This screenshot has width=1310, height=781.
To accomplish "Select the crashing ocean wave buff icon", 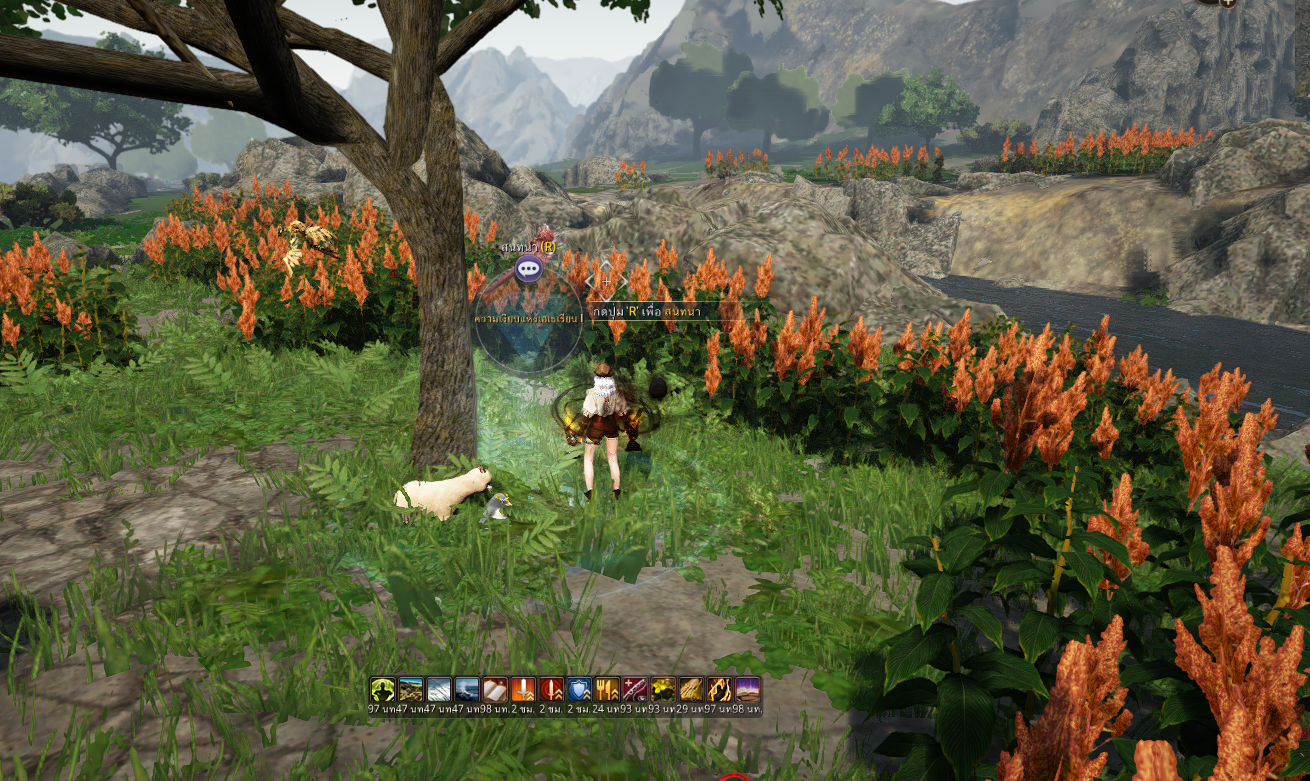I will point(467,689).
